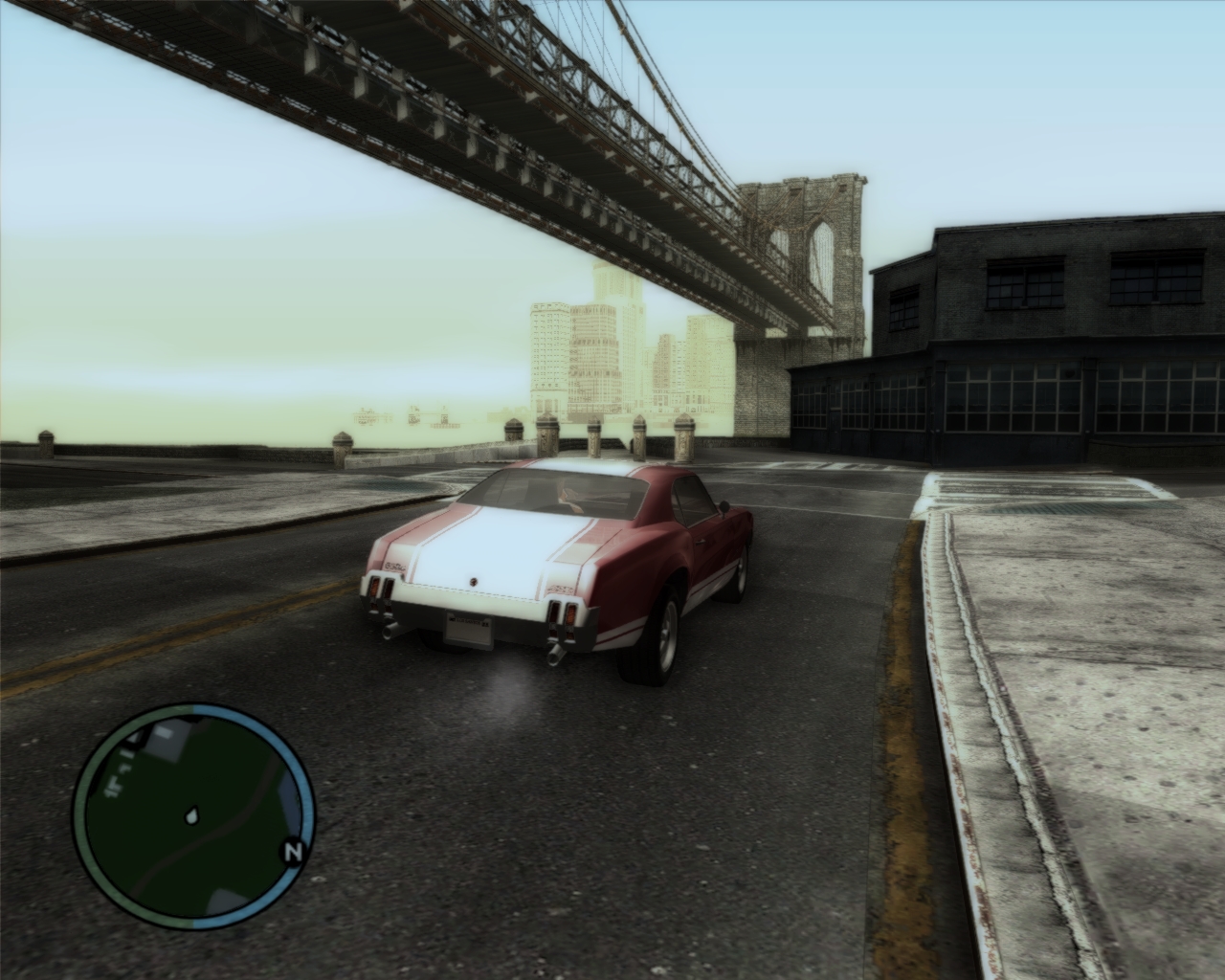The width and height of the screenshot is (1225, 980).
Task: Click the north N marker on radar
Action: pos(294,851)
